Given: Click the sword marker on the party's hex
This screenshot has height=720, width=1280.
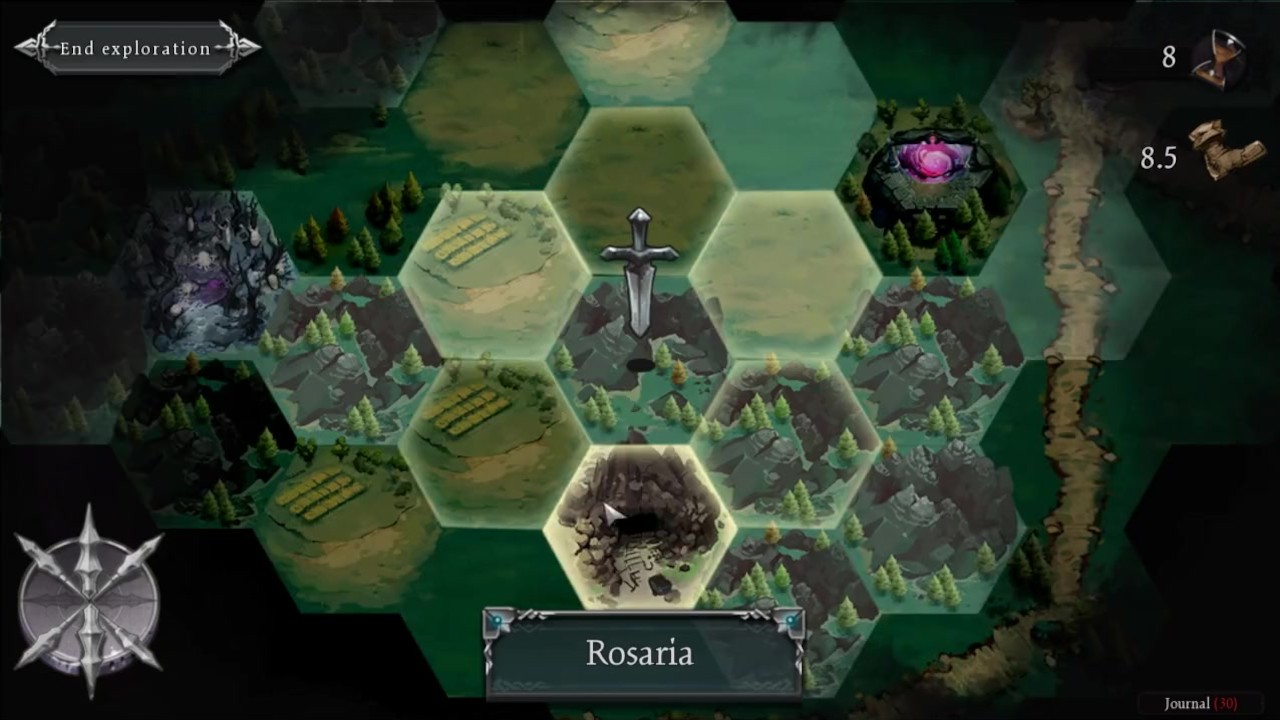Looking at the screenshot, I should 640,272.
